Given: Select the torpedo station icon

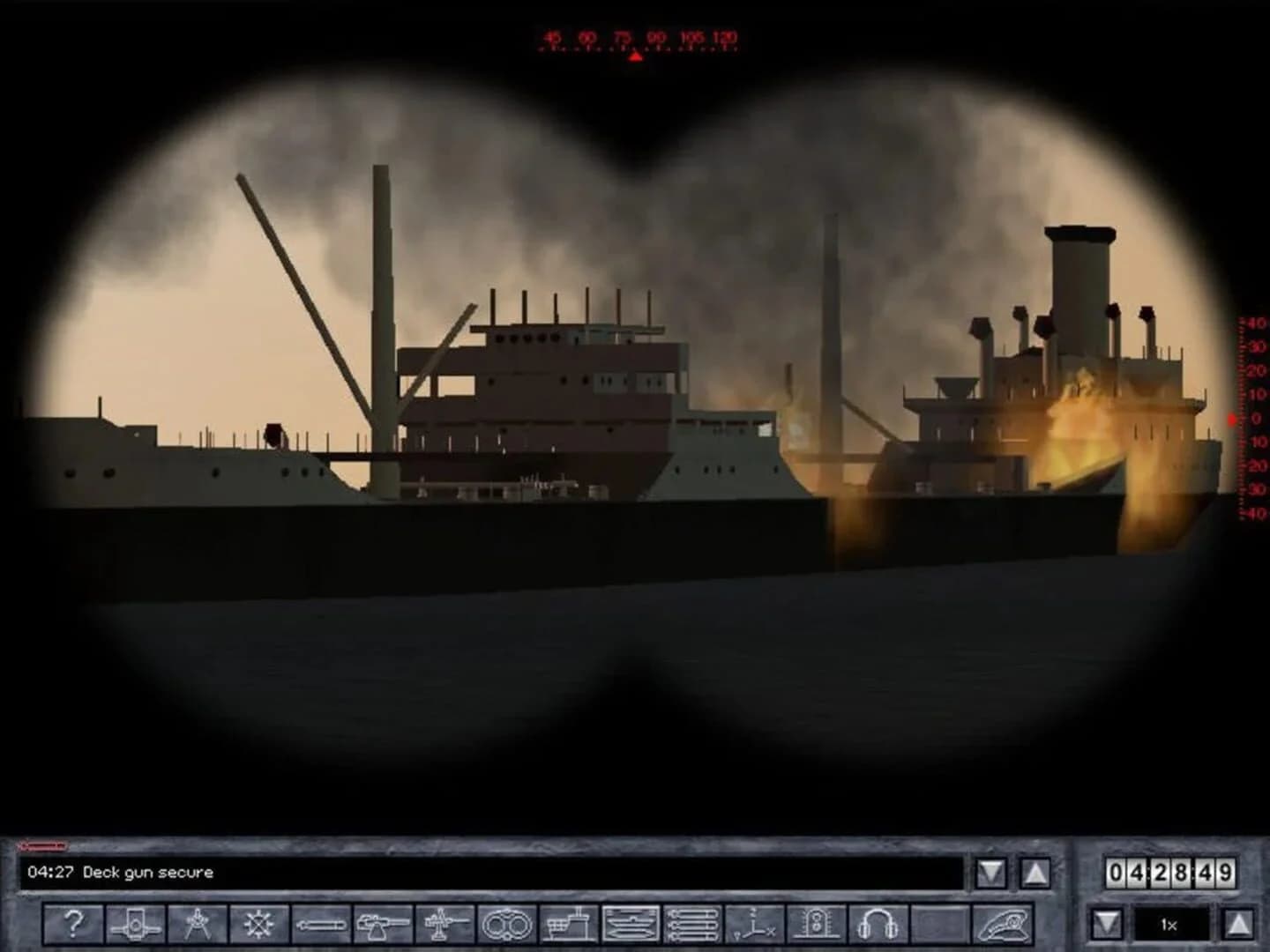Looking at the screenshot, I should click(324, 924).
